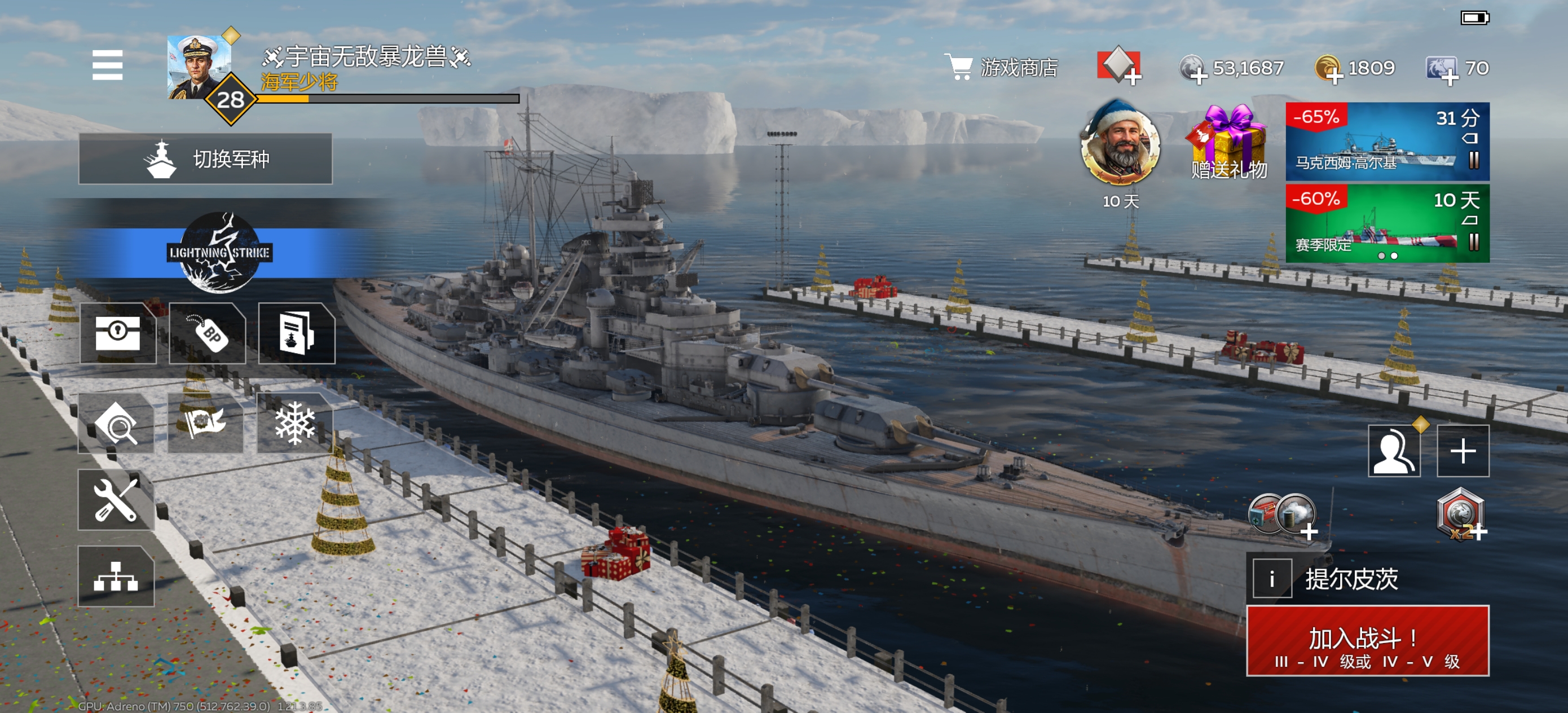Open the hamburger main menu

click(107, 65)
